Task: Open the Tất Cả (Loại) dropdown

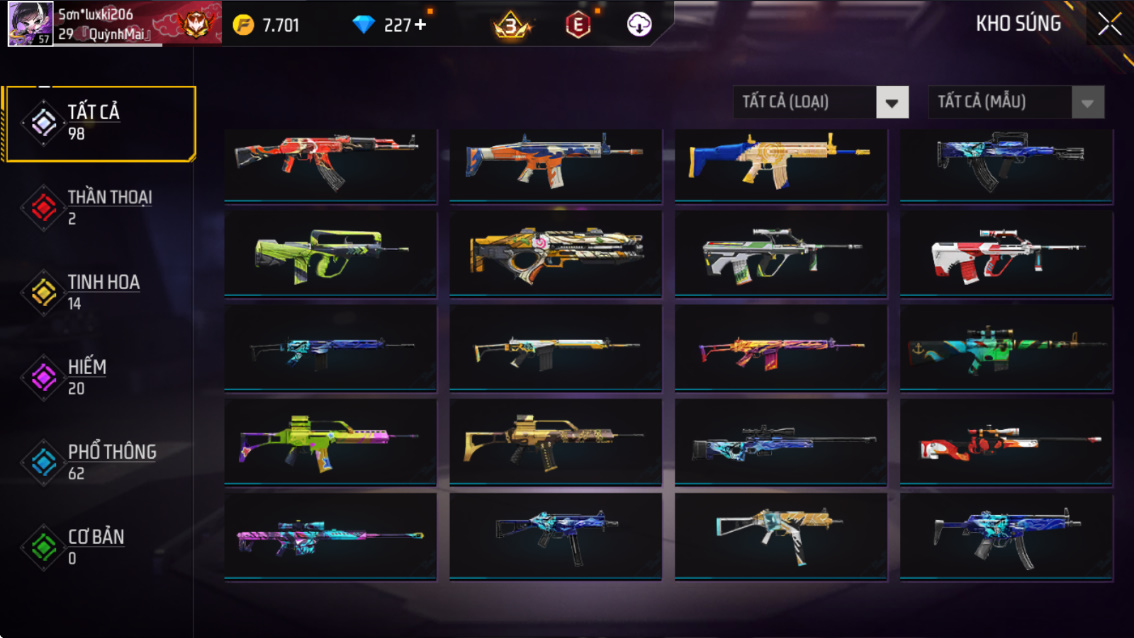Action: [x=821, y=102]
